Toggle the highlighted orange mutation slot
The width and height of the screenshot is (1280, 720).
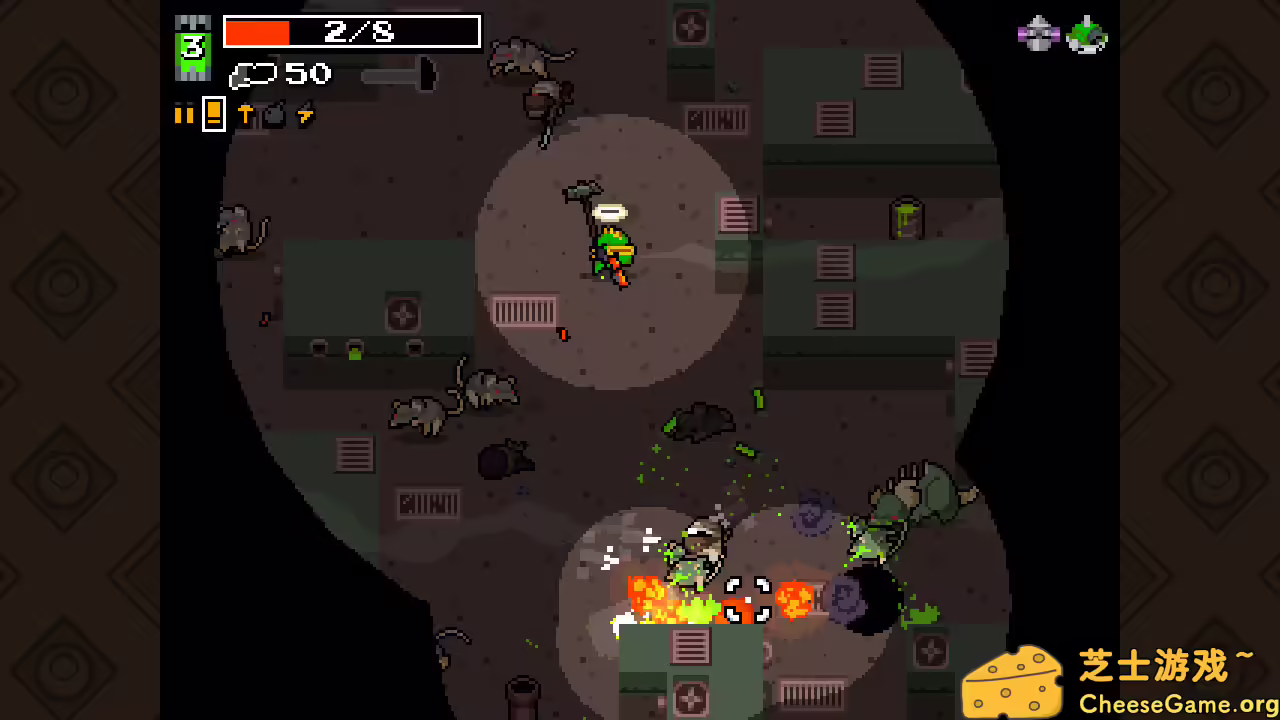tap(213, 113)
